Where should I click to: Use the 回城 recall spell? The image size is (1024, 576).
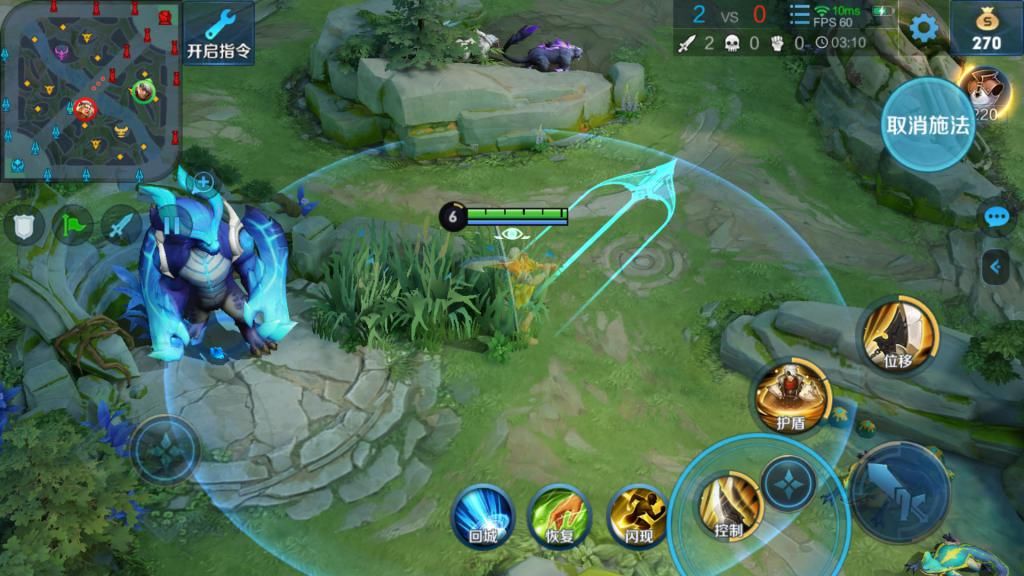483,515
